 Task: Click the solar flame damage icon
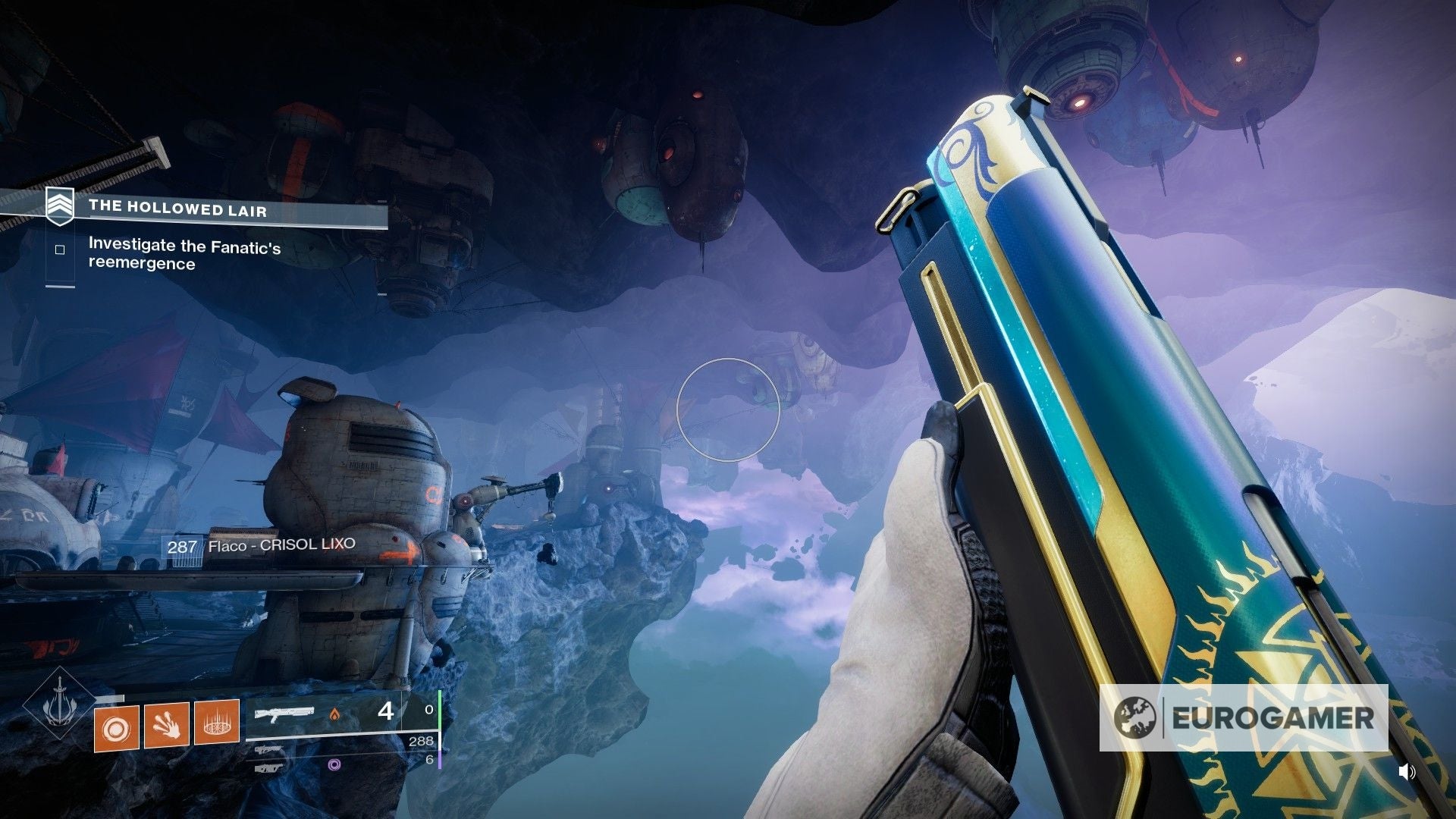[x=334, y=714]
